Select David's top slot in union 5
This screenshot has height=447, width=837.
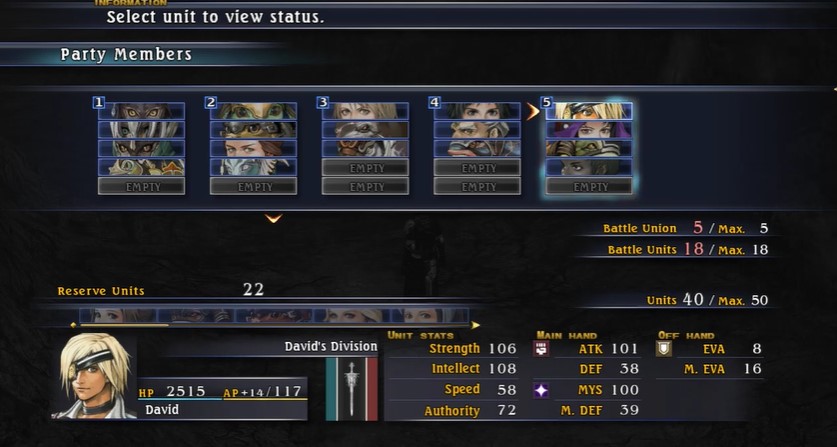pos(589,111)
